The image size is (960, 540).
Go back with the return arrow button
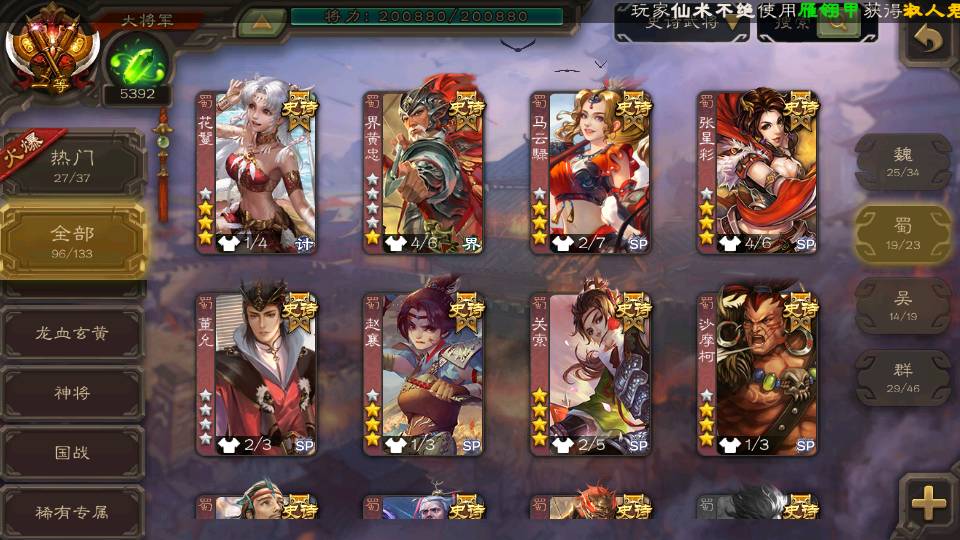click(929, 40)
